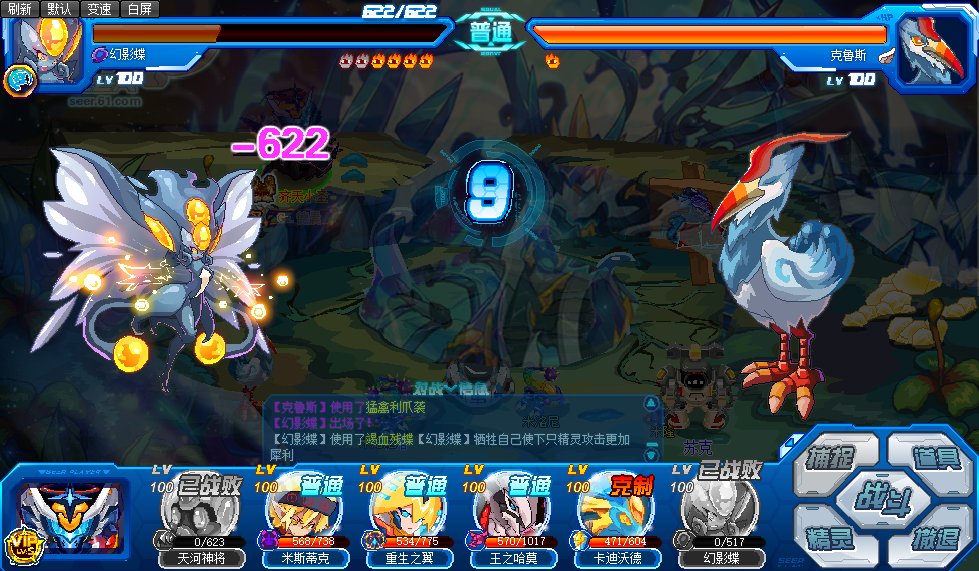Open the 道具 items menu
Screen dimensions: 979x571
[929, 457]
